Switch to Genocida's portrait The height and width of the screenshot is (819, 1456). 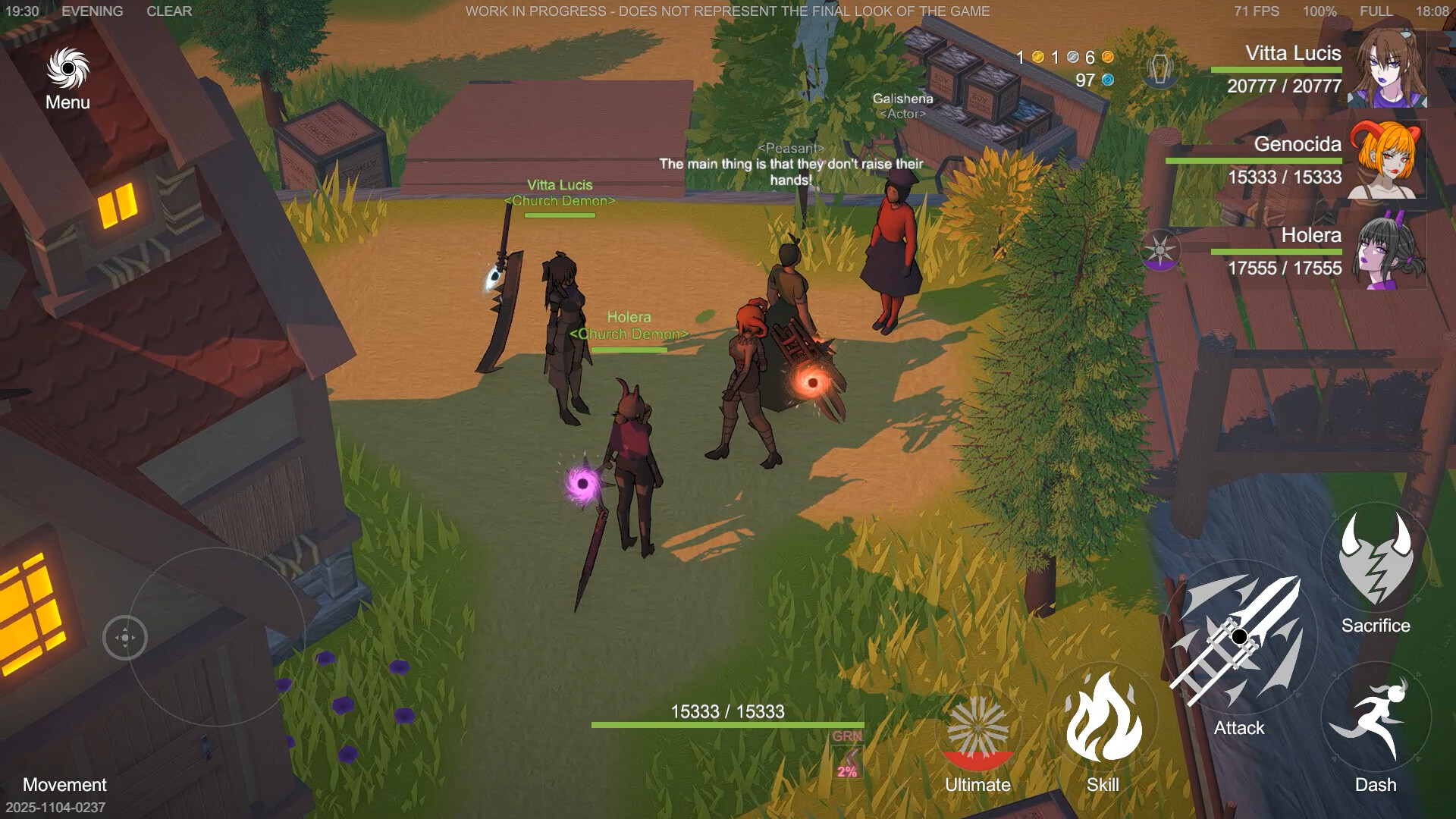pos(1387,159)
